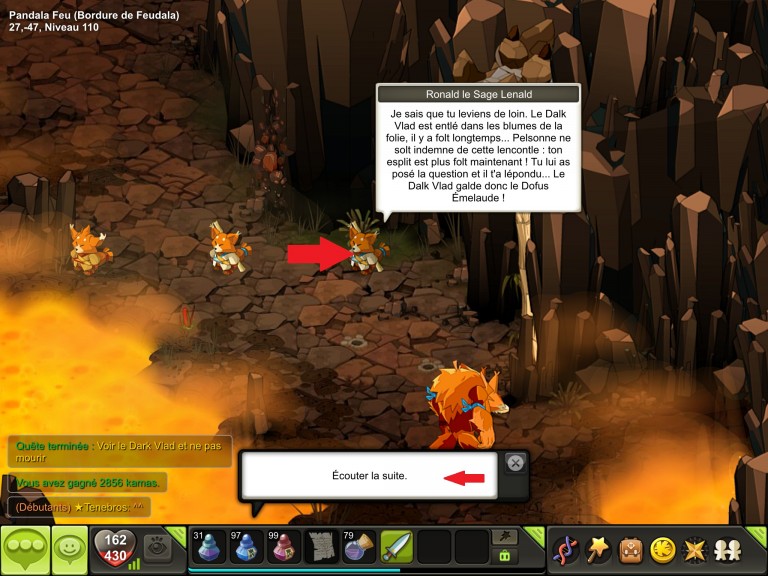This screenshot has width=768, height=576.
Task: Open the two-figures friends menu
Action: (726, 549)
